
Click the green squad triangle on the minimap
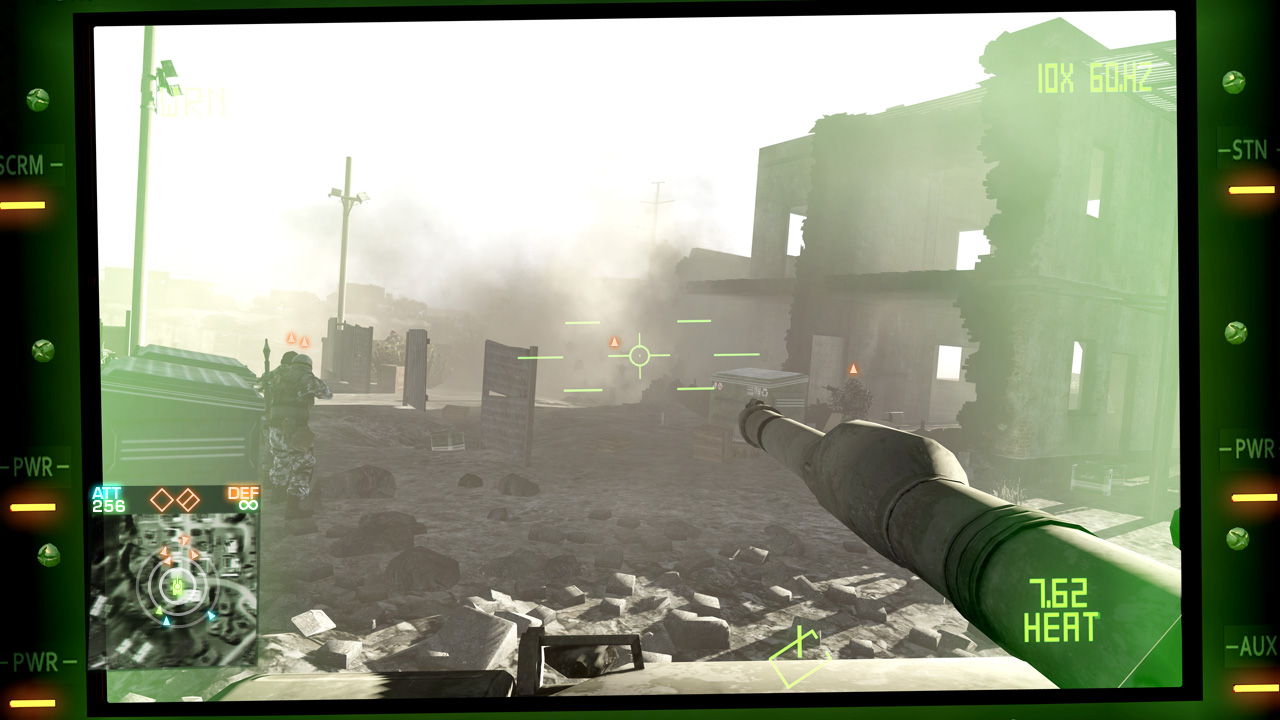[x=159, y=610]
